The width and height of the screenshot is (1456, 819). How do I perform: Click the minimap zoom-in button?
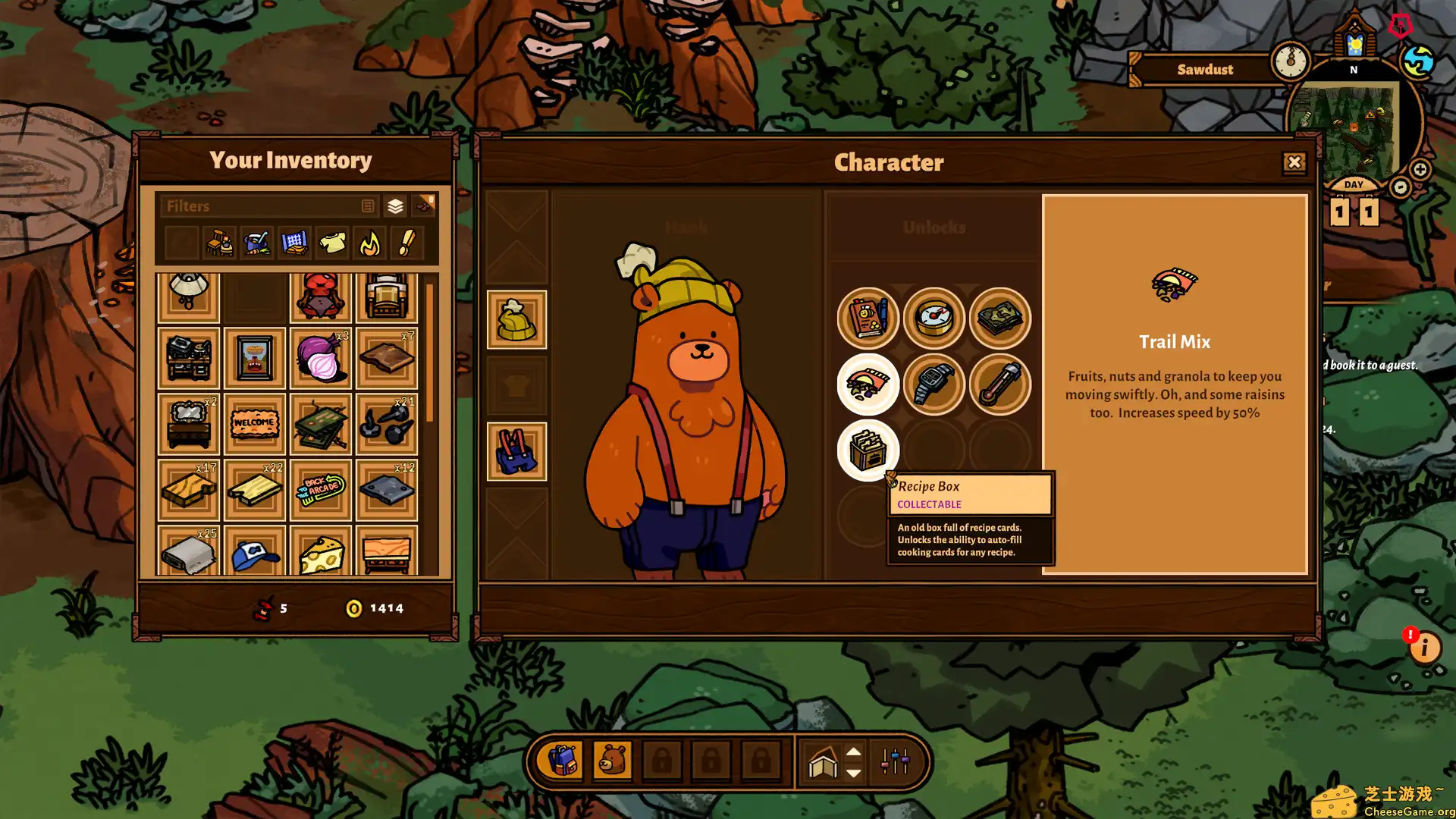click(x=1420, y=169)
